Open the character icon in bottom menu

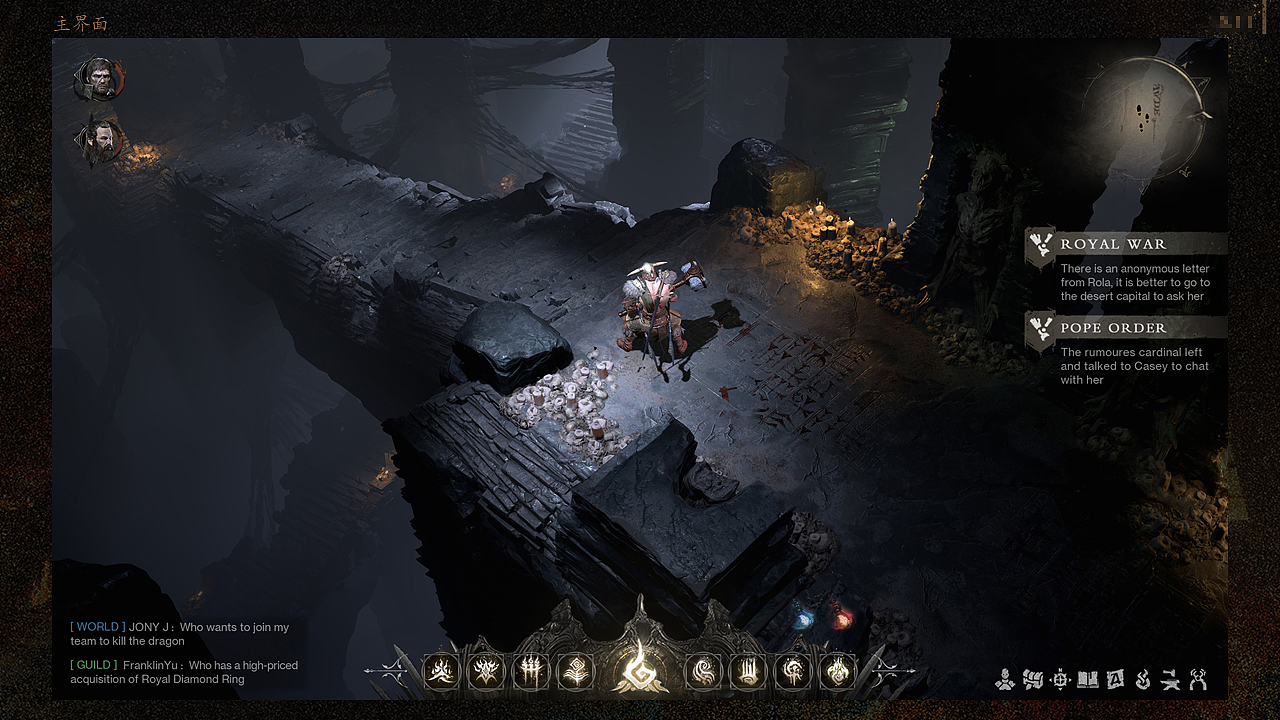pos(1005,680)
